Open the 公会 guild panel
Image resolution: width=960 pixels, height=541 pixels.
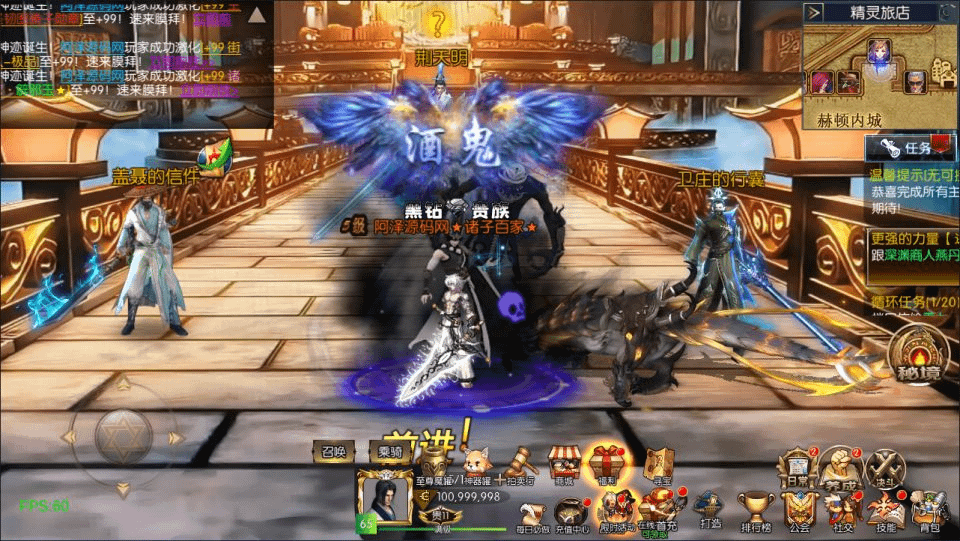coord(798,508)
